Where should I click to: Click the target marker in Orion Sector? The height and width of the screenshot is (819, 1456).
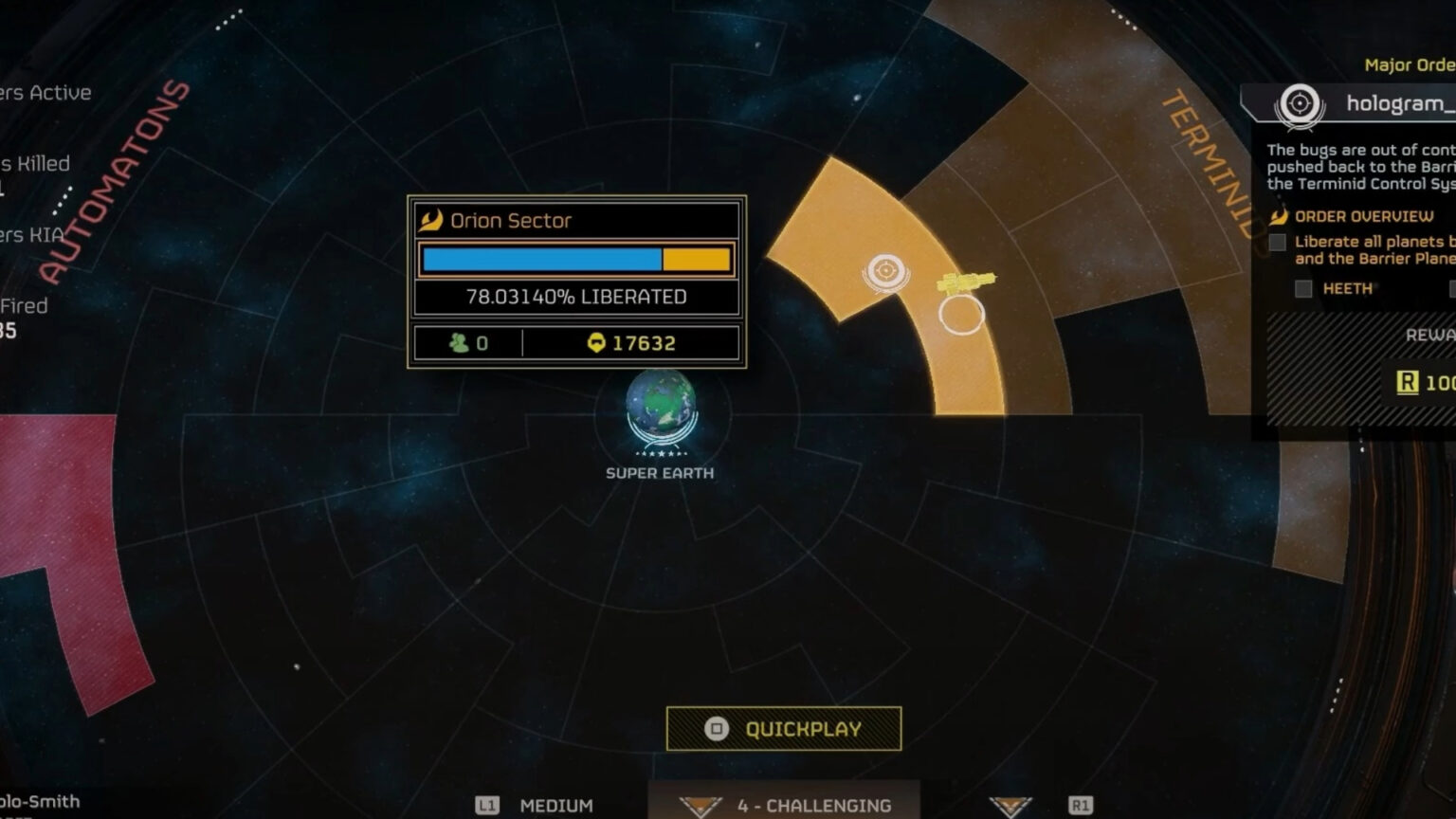885,271
